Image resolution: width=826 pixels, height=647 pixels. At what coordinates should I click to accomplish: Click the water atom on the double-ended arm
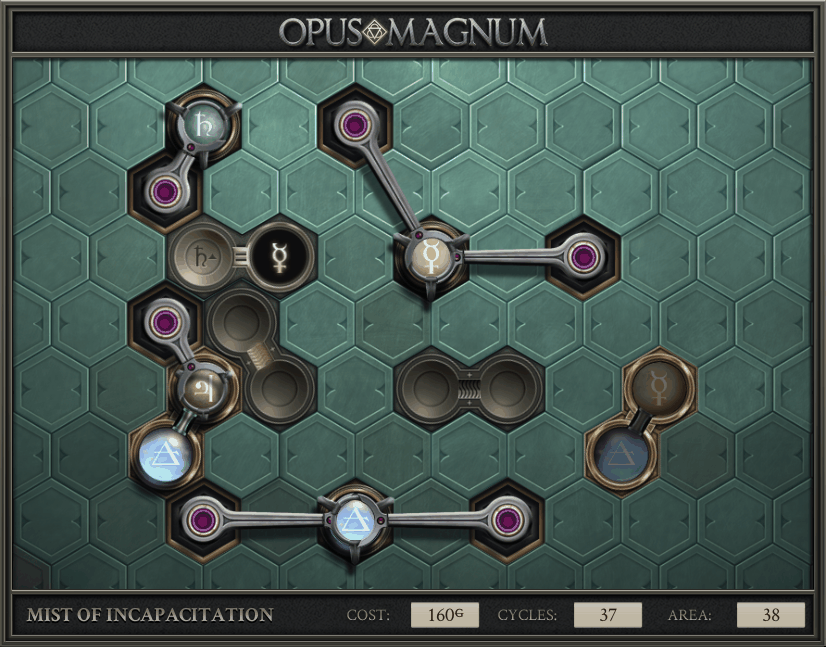(353, 518)
